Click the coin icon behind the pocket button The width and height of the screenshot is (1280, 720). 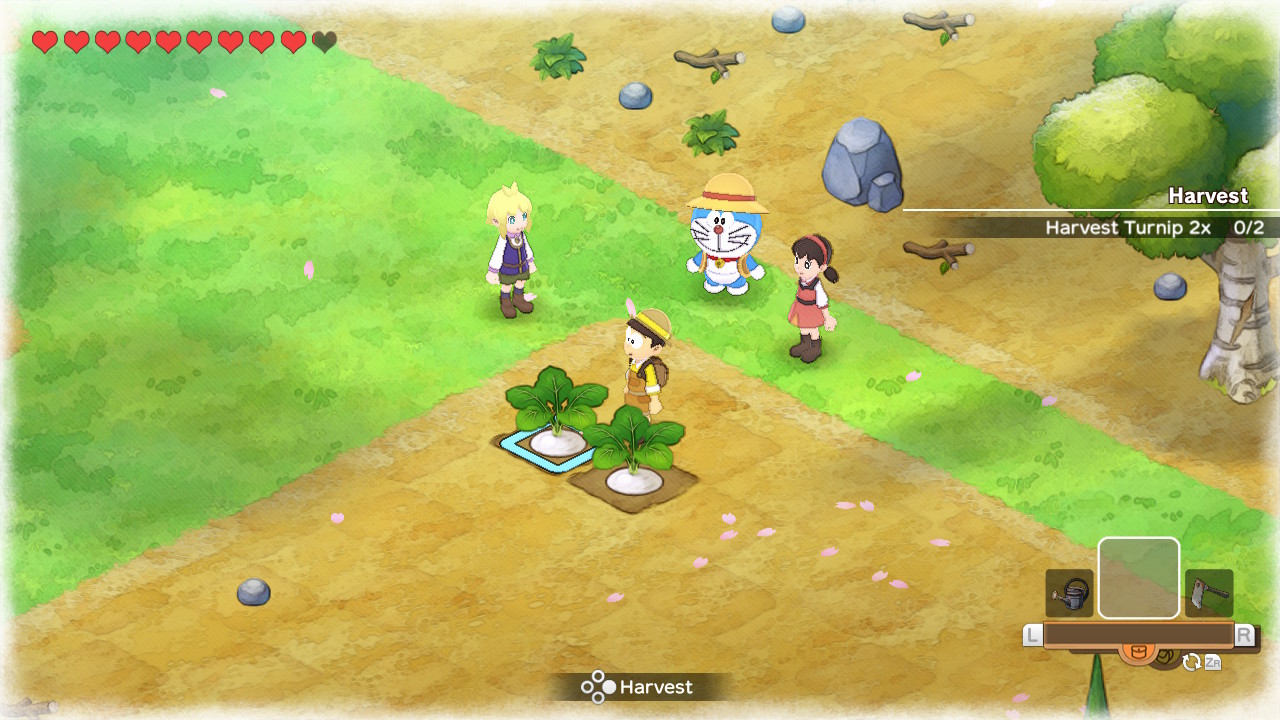tap(1164, 655)
